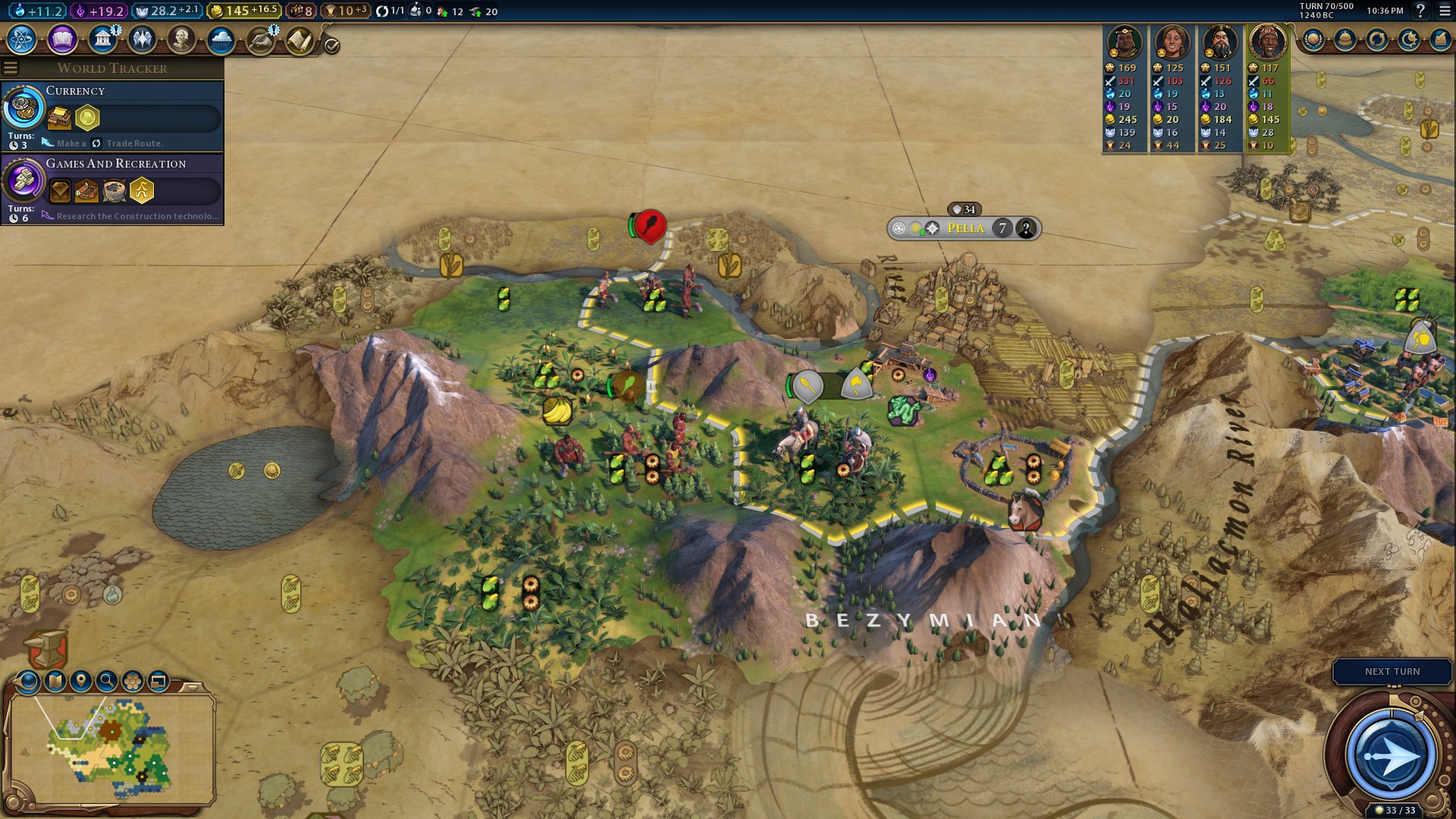Select the Games and Recreation civic panel
The image size is (1456, 819).
coord(112,189)
